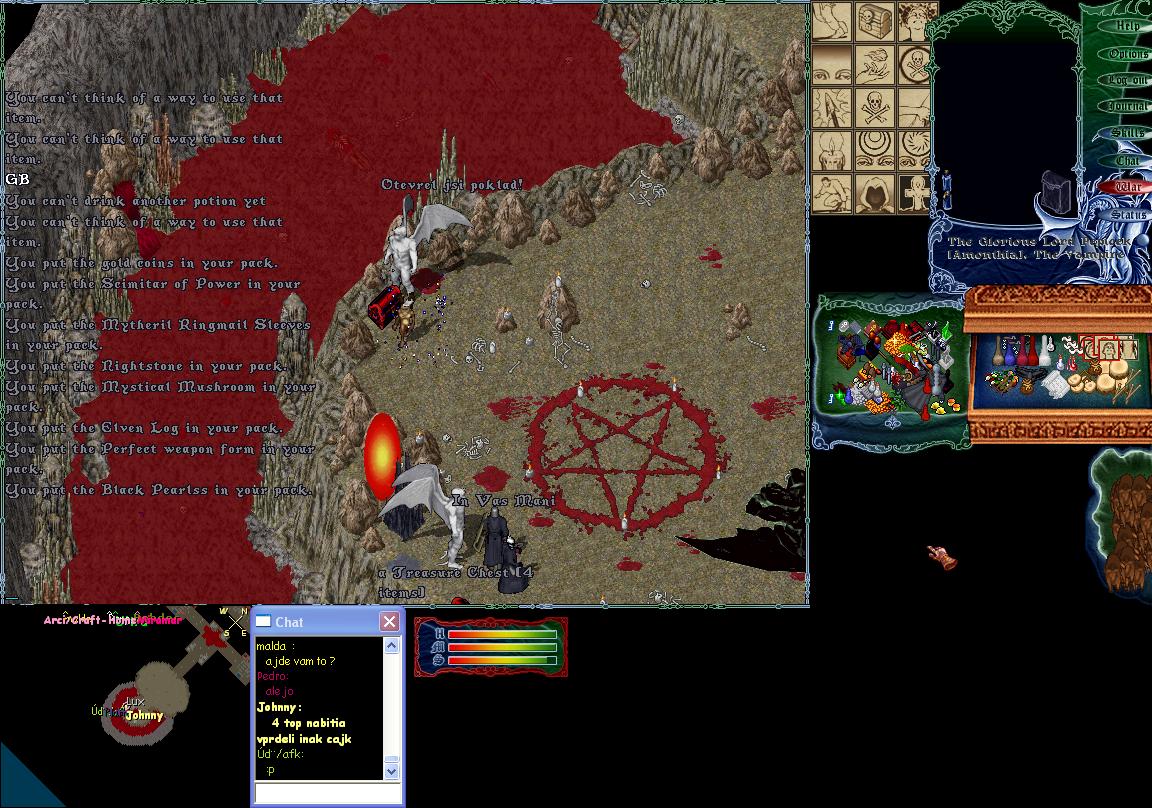
Task: Close the Chat window
Action: pos(389,622)
